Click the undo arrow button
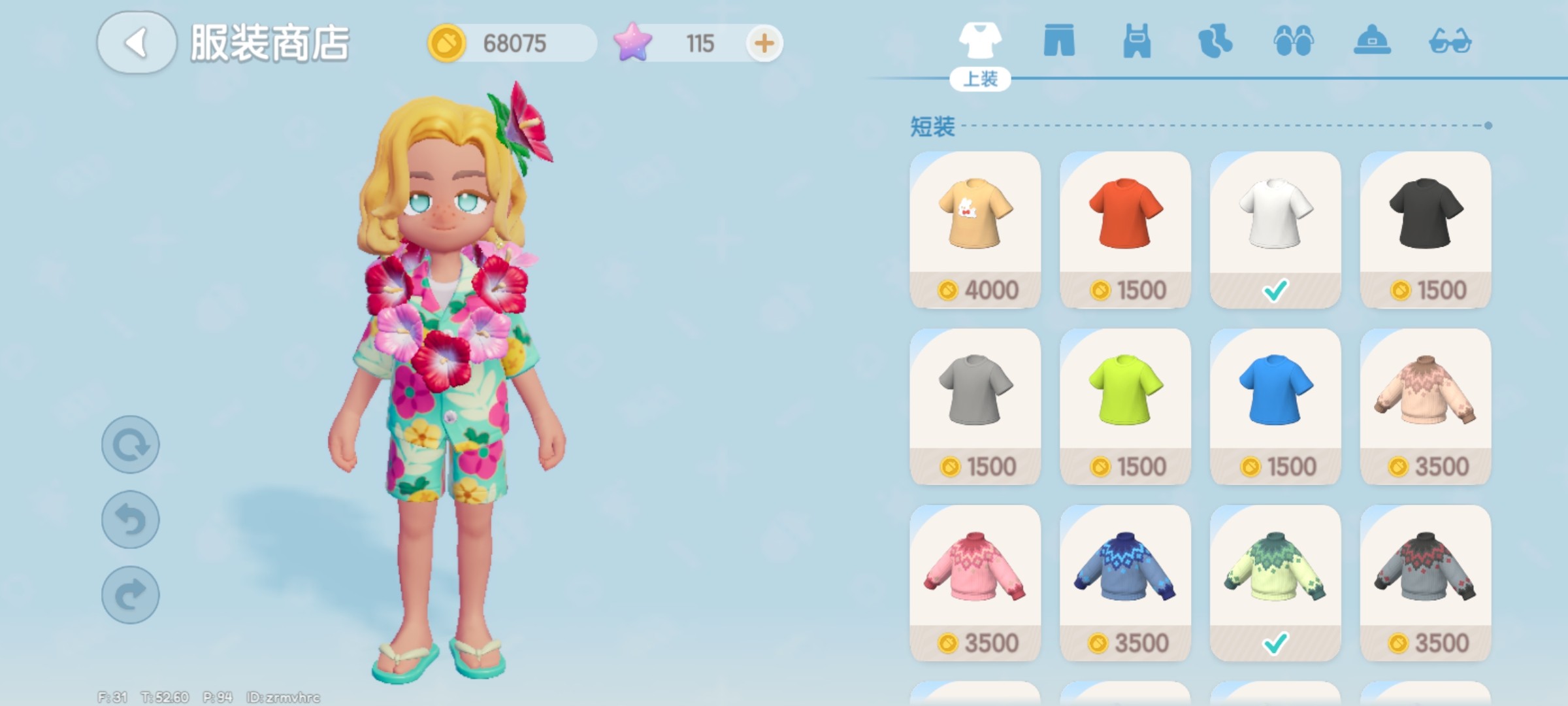This screenshot has width=1568, height=706. pos(131,520)
